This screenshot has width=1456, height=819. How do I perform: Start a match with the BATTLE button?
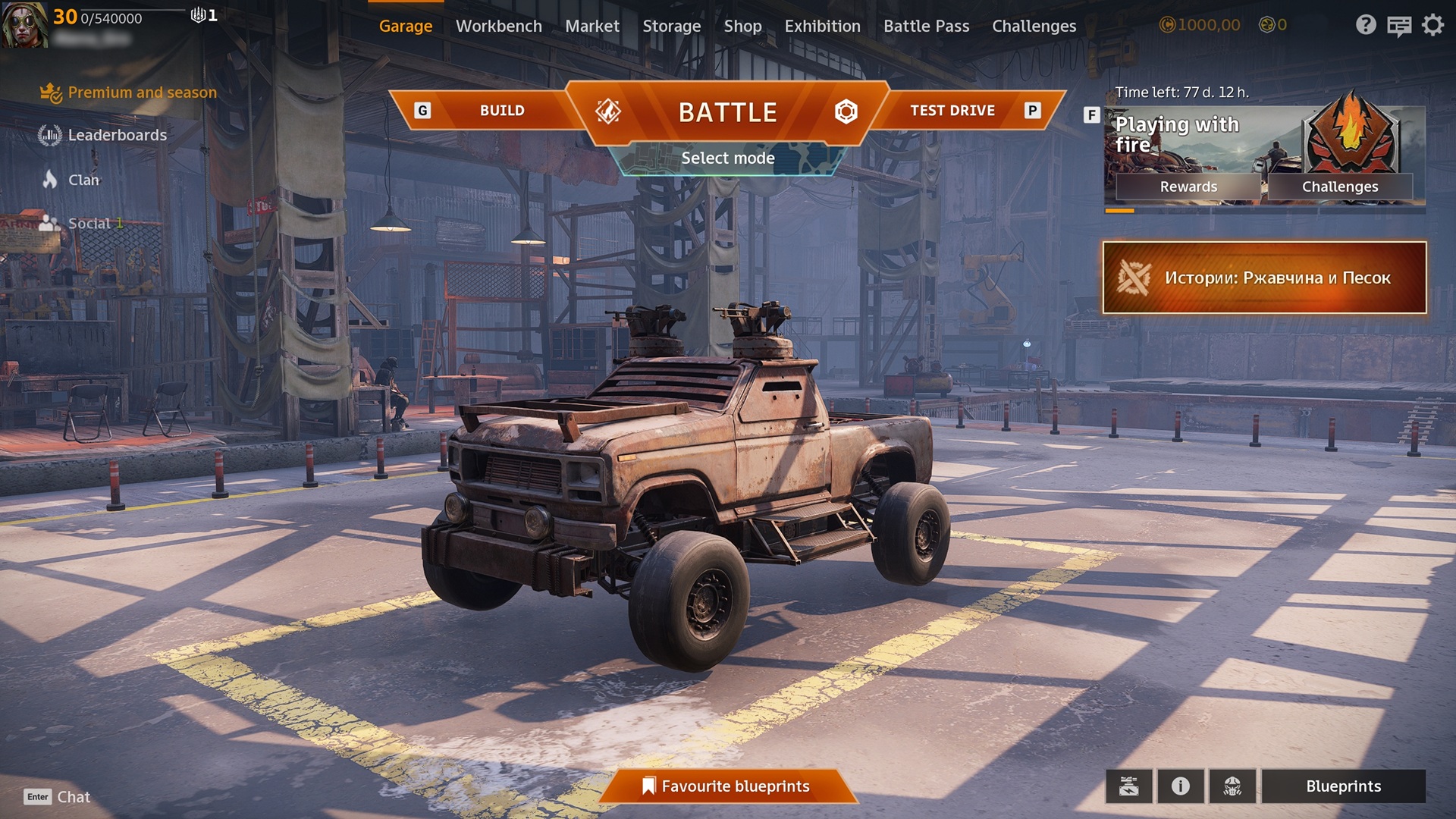point(727,112)
